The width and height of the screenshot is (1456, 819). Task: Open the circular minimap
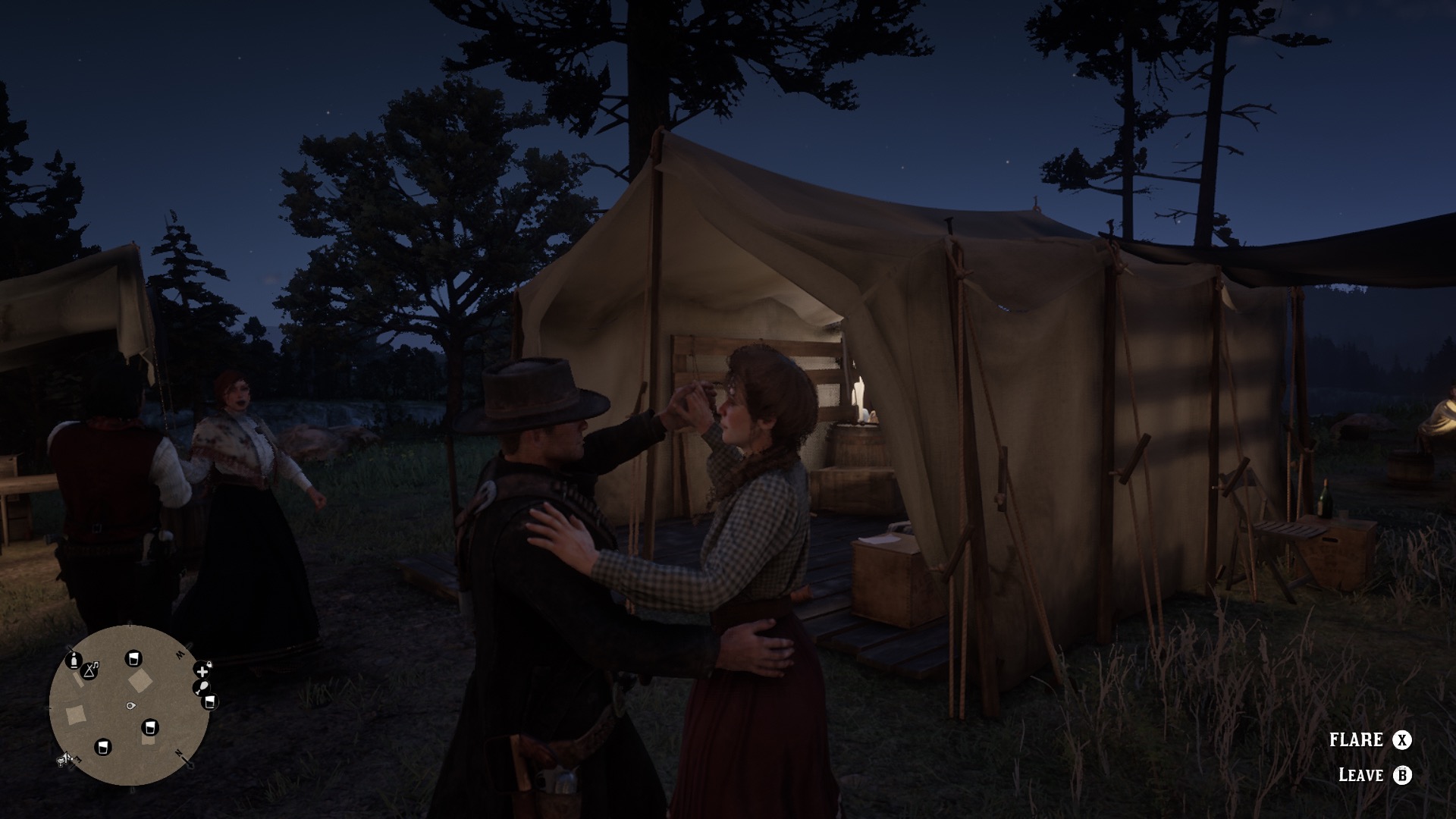(x=130, y=704)
